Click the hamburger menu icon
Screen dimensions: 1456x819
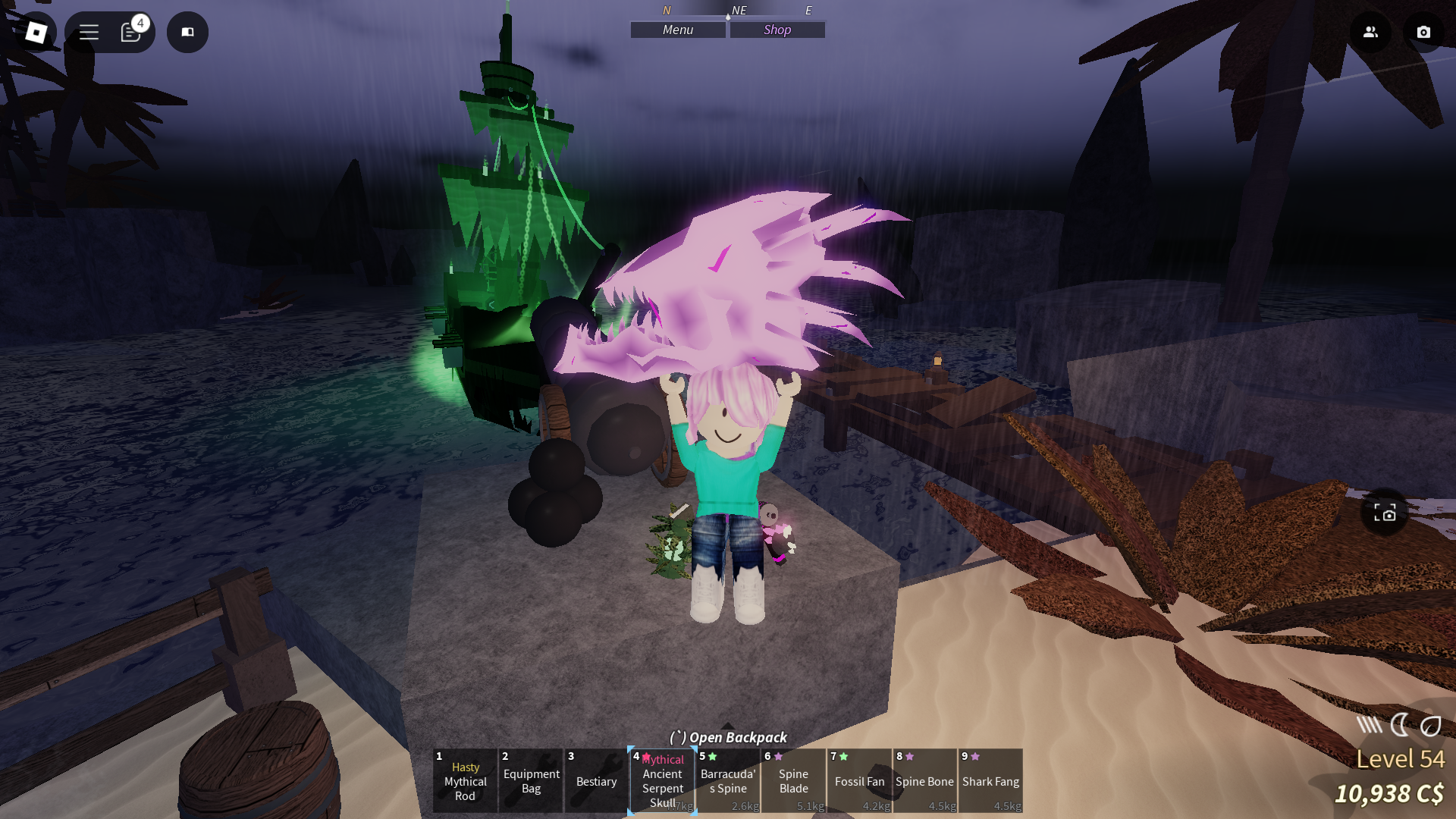pyautogui.click(x=89, y=32)
